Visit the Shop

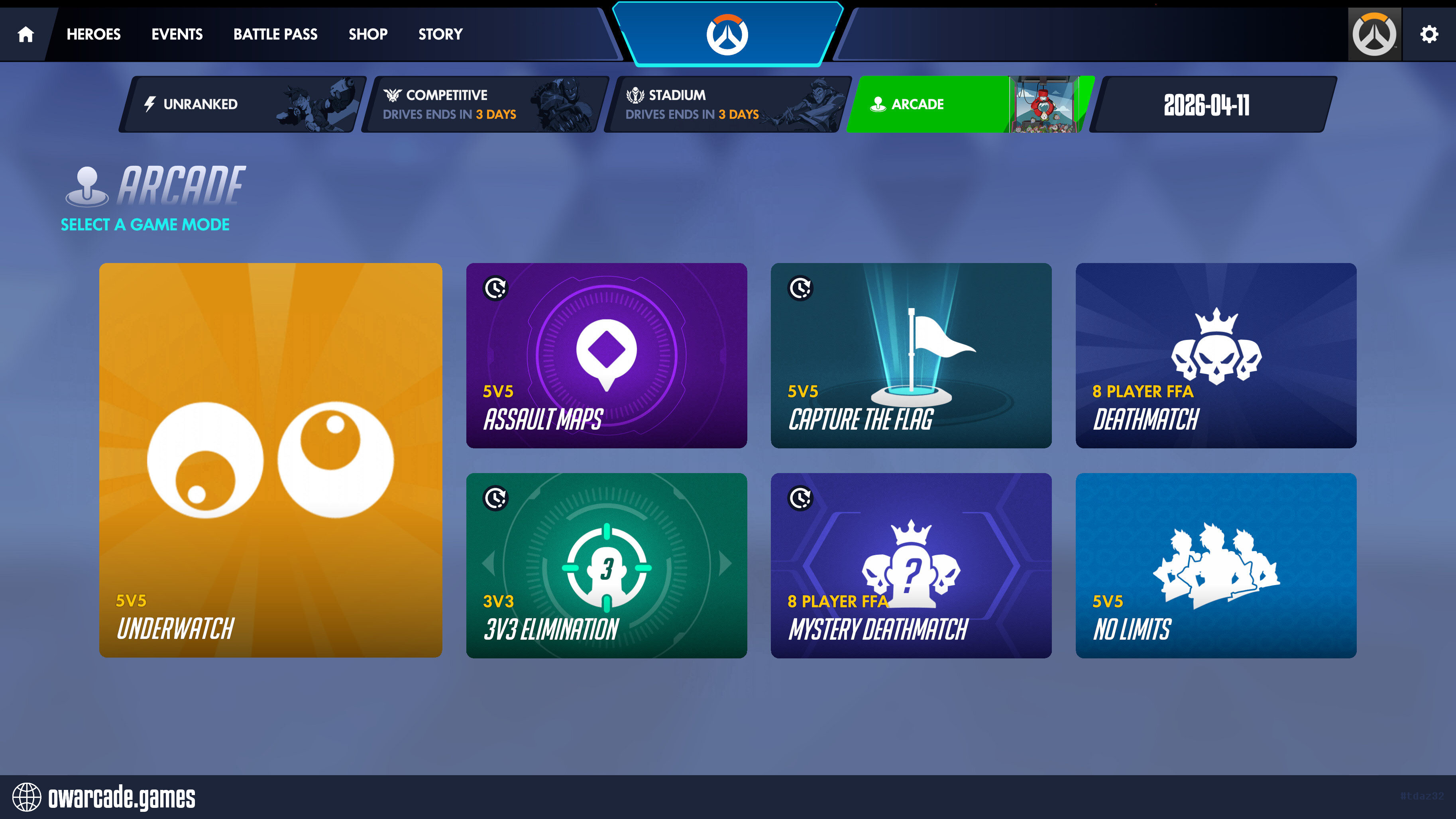coord(368,35)
